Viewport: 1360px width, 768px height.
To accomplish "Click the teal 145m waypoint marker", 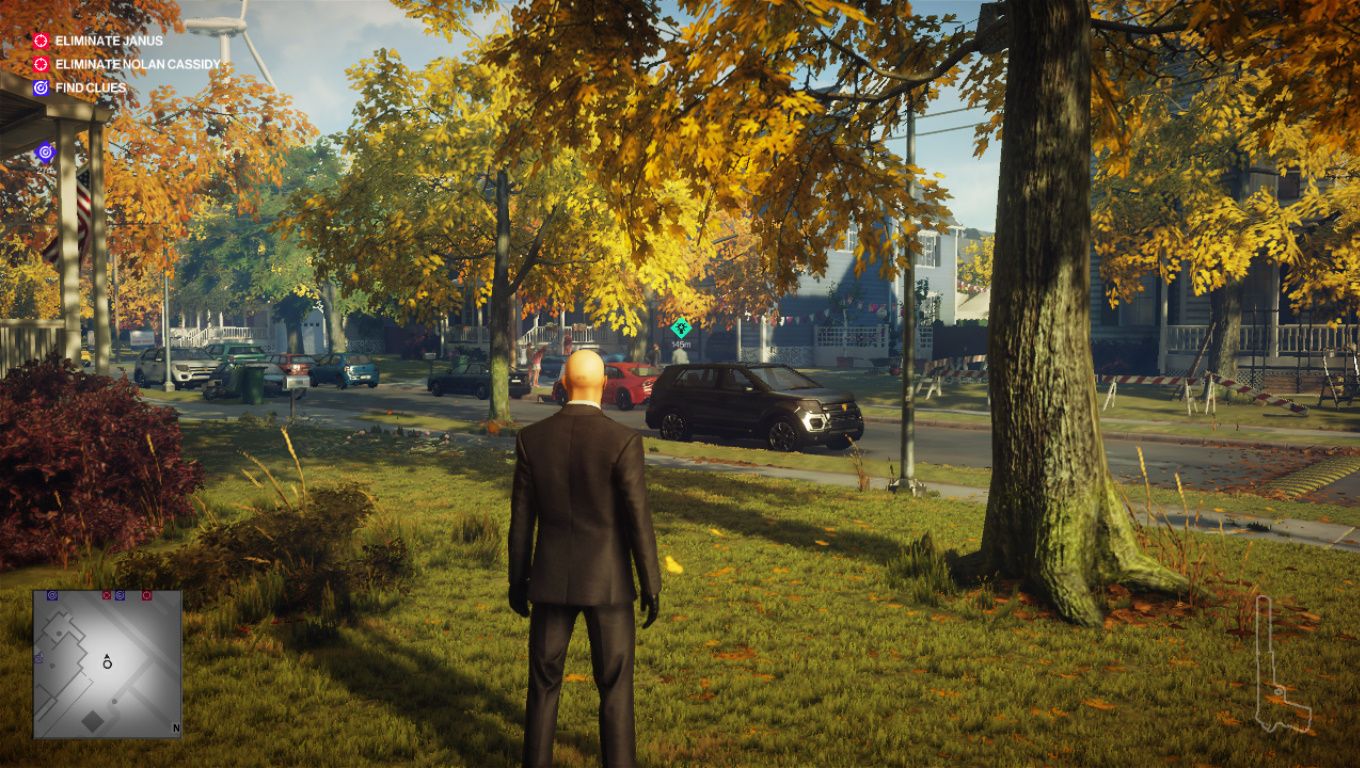I will pos(682,326).
